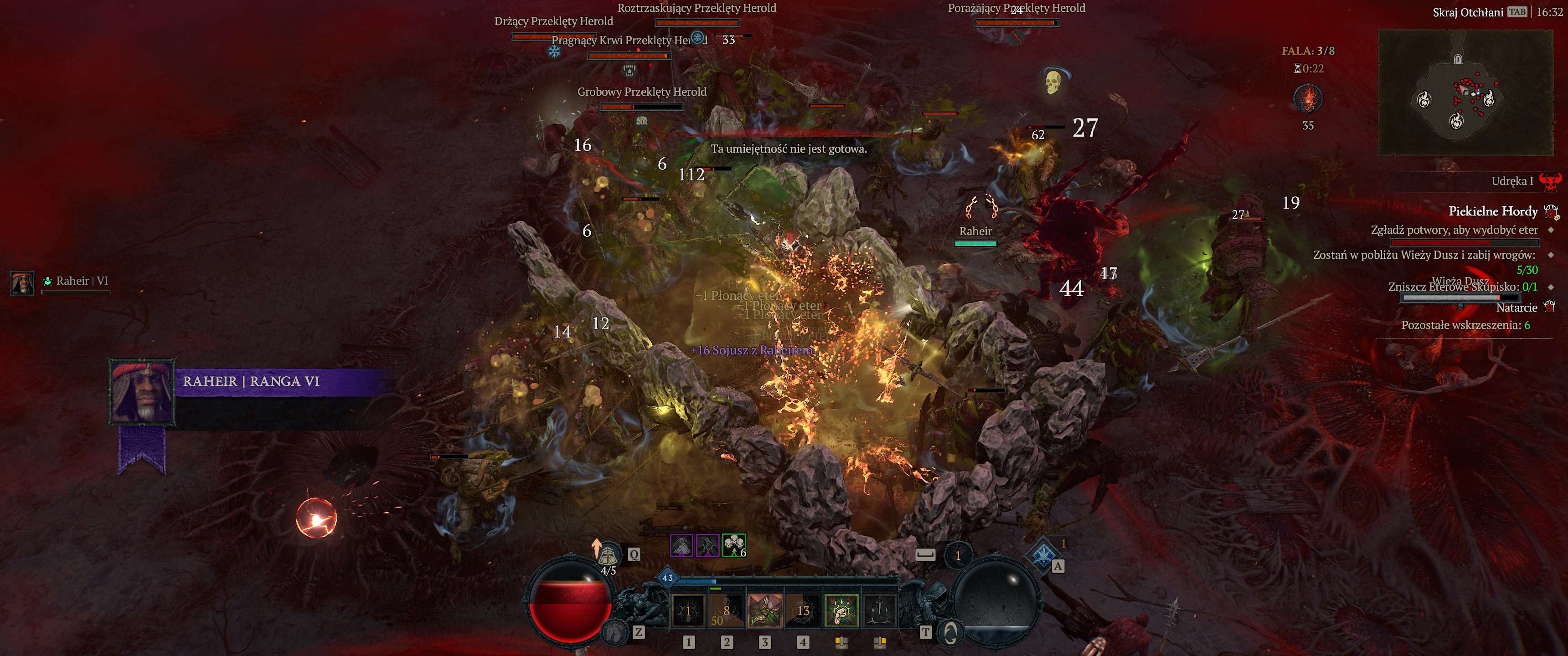Activate the second skill slot showing cooldown 8

(x=726, y=611)
